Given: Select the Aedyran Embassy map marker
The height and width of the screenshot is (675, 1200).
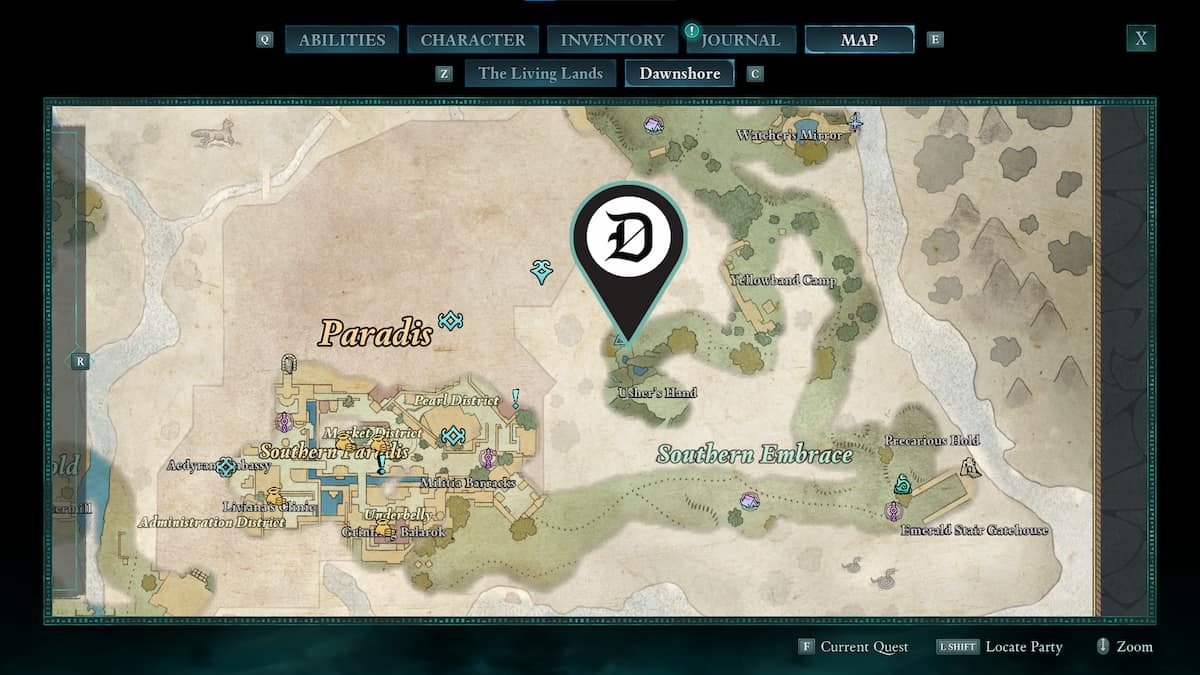Looking at the screenshot, I should click(227, 466).
